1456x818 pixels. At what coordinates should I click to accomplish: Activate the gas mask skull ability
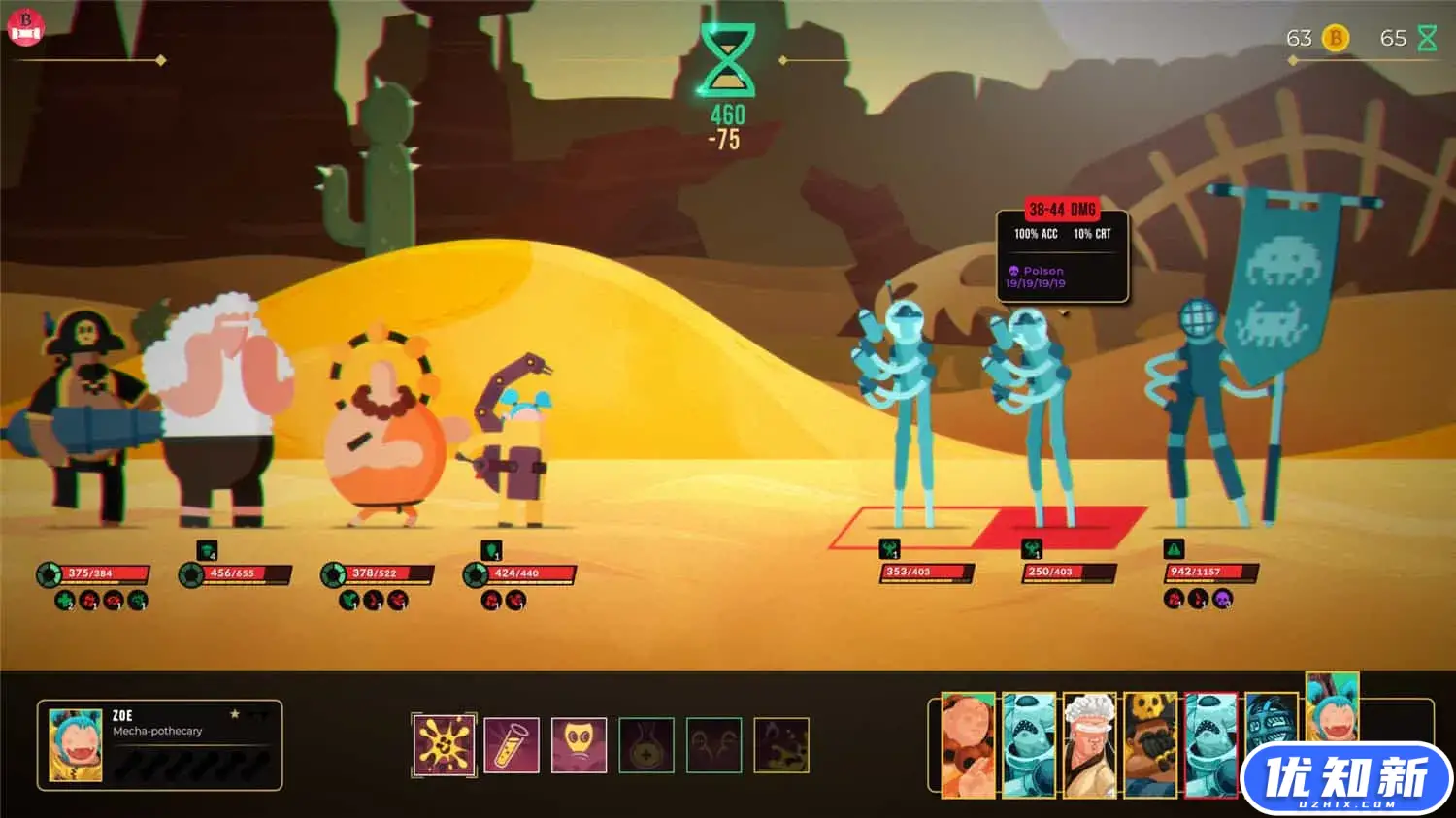[579, 745]
